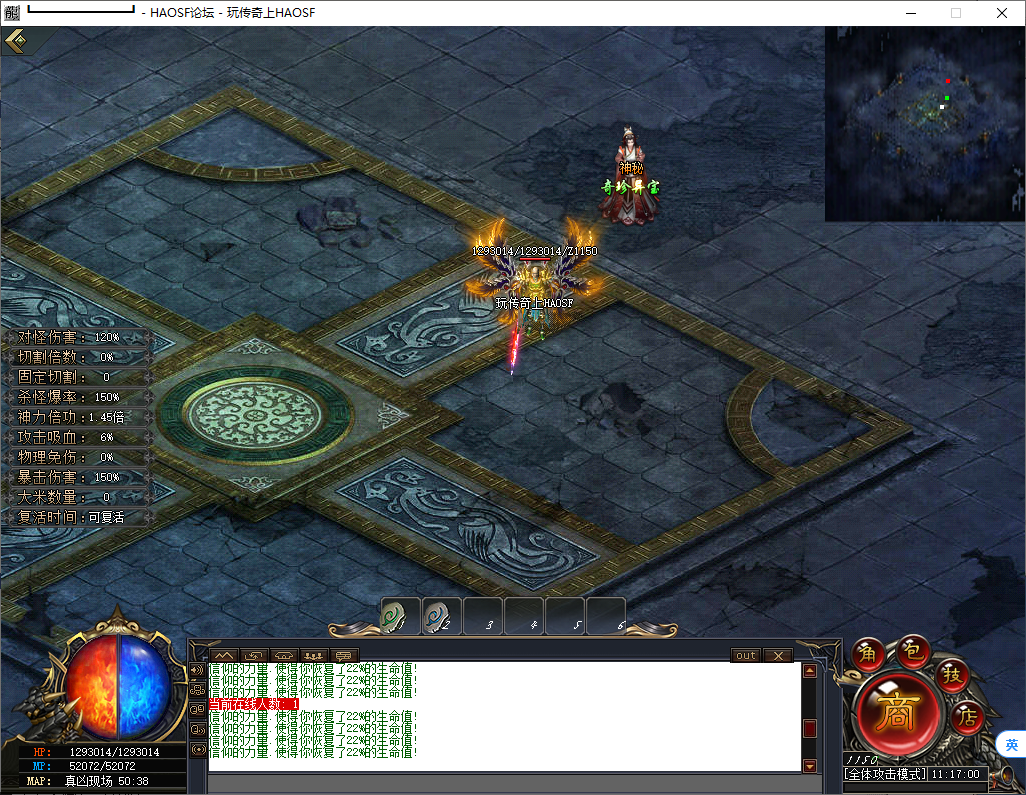Close the chat panel with the X button
The image size is (1026, 795).
(778, 656)
